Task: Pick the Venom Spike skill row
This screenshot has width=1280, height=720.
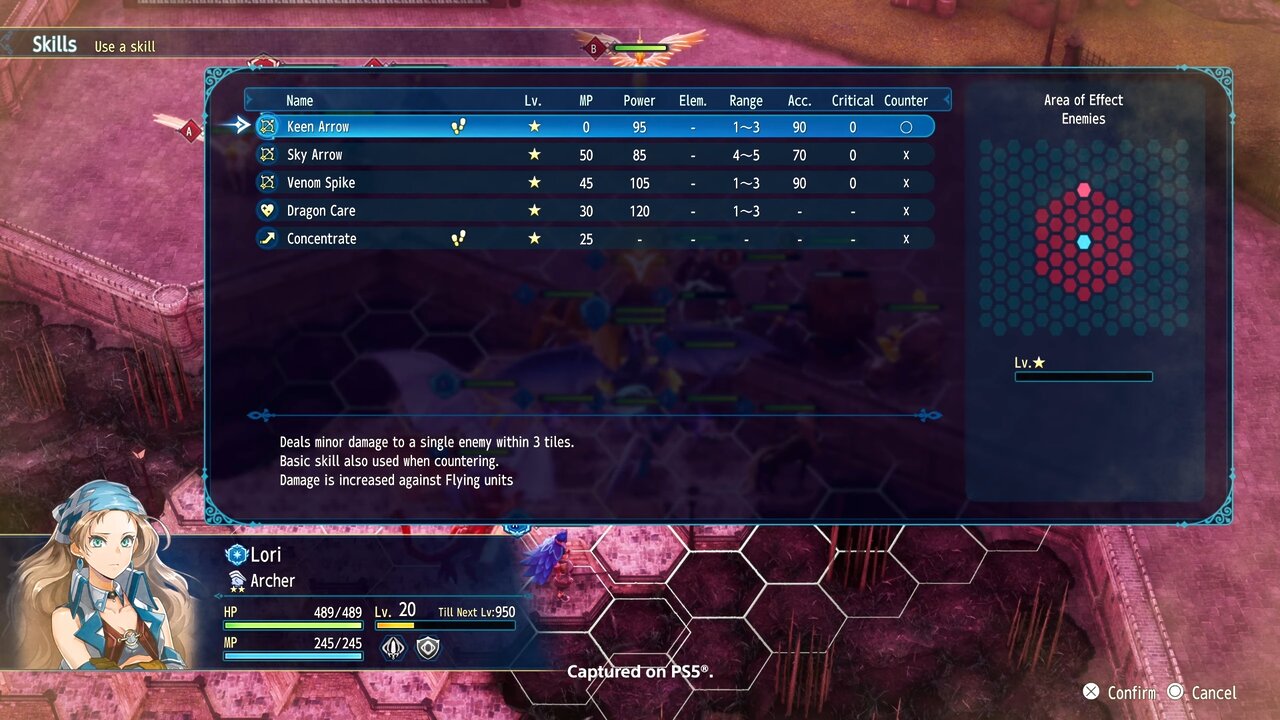Action: tap(321, 183)
